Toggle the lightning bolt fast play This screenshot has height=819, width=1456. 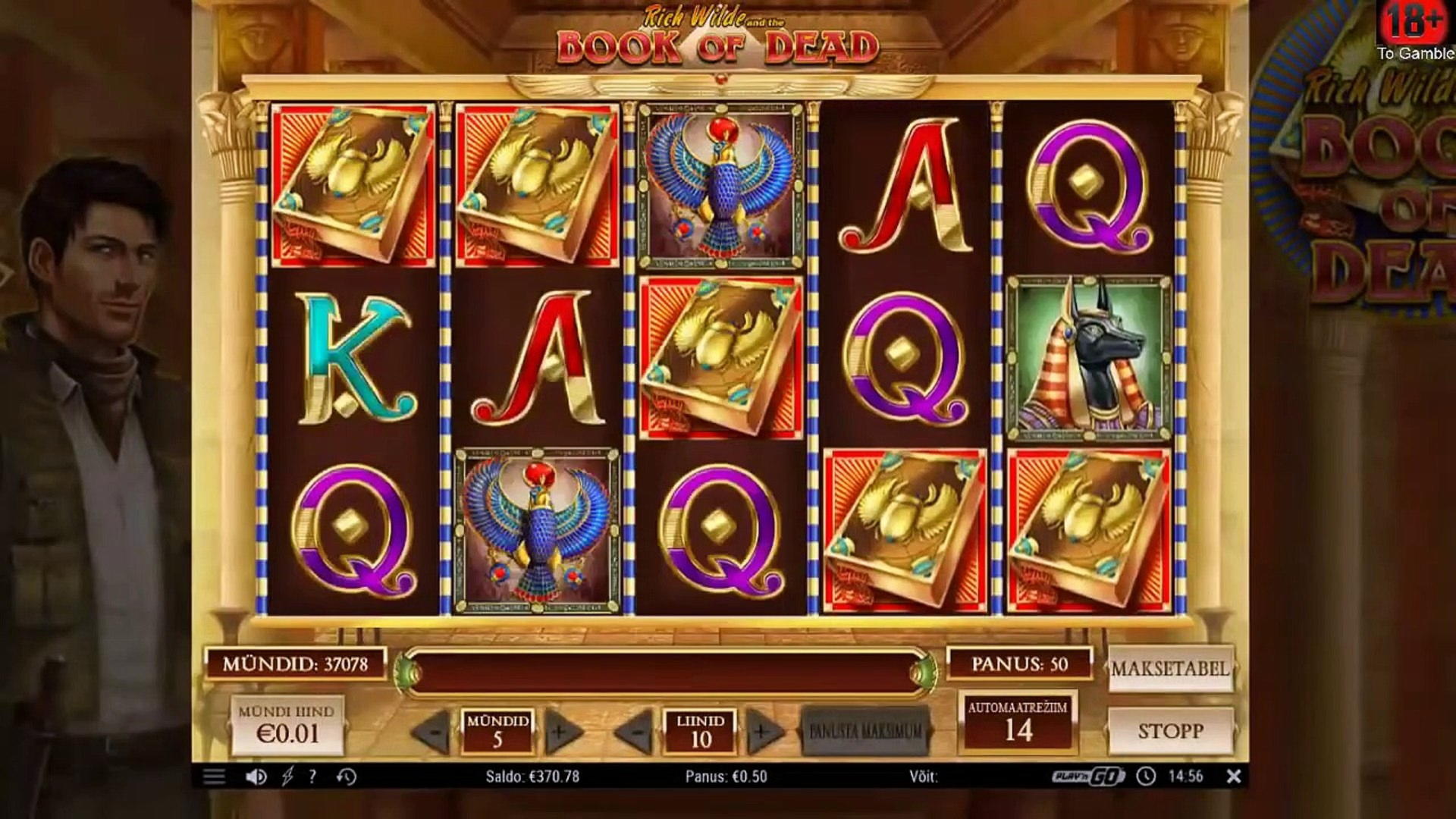(287, 777)
